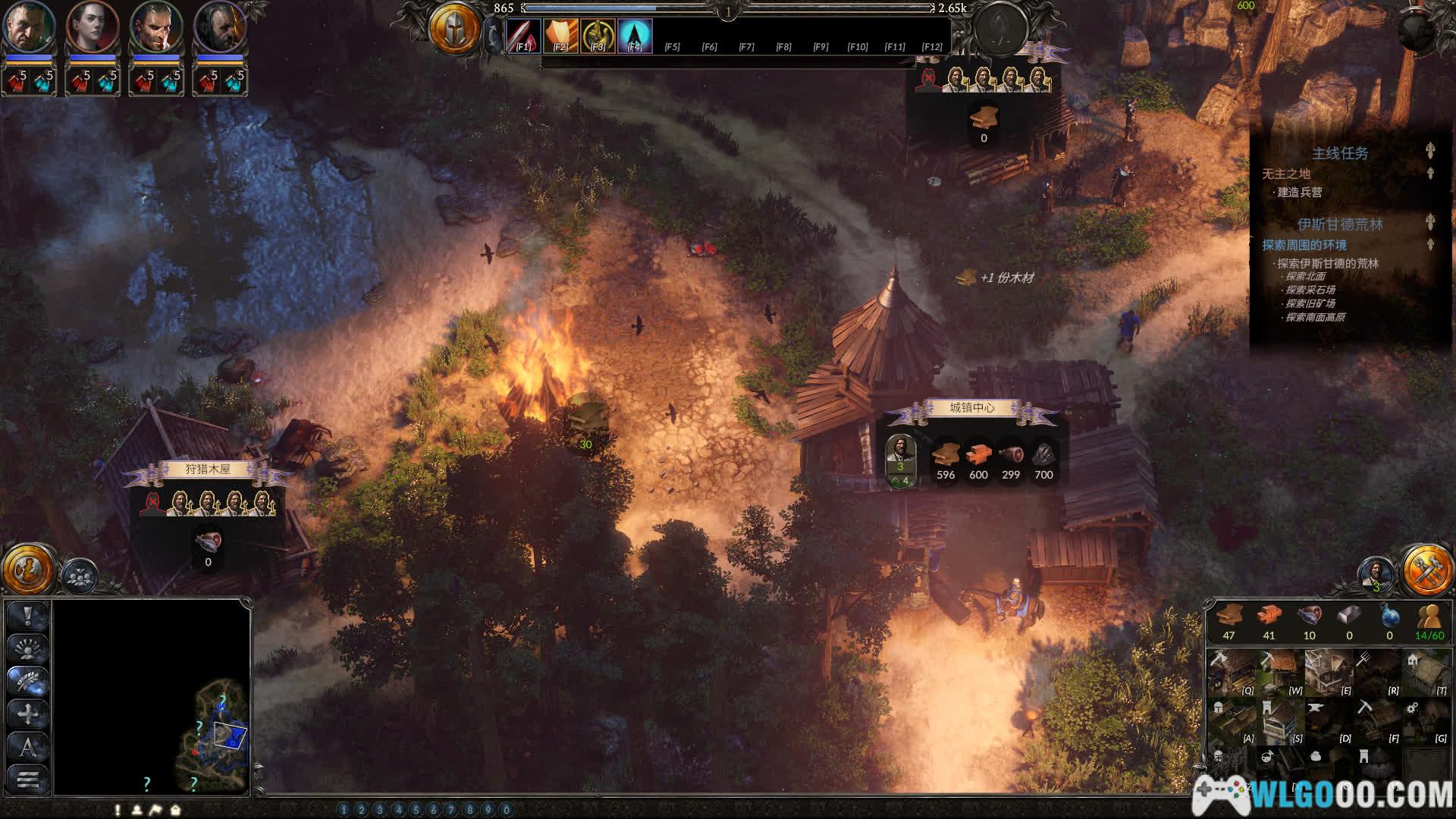
Task: Open the three-lines menu button
Action: point(28,779)
